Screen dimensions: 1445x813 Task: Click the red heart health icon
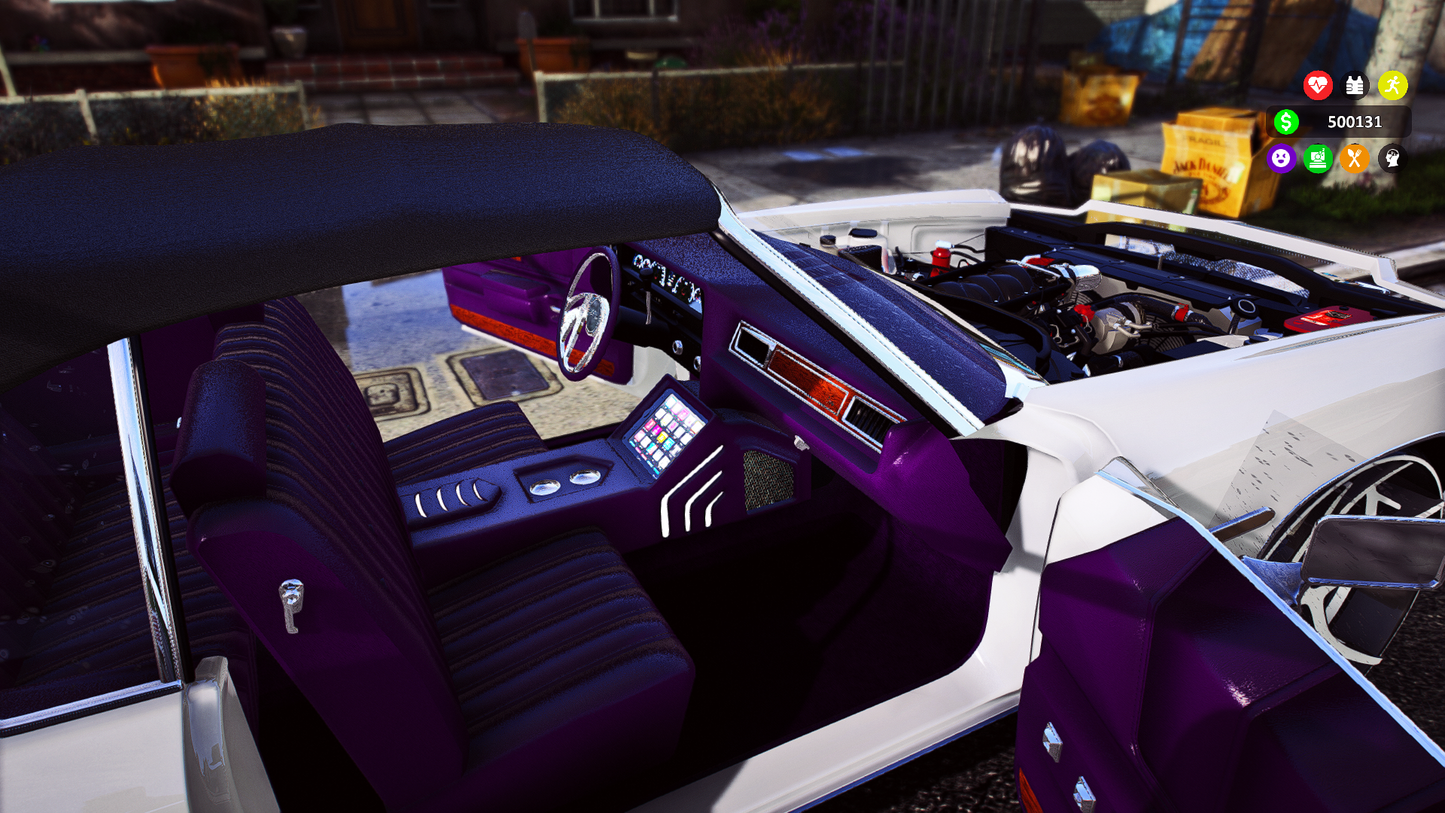coord(1318,86)
